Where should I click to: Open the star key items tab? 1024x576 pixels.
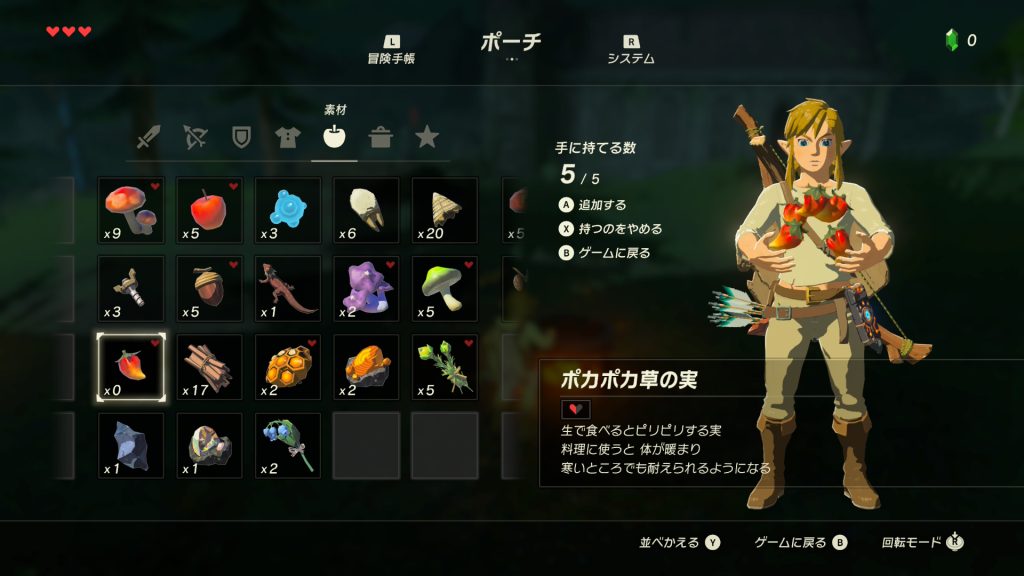pos(427,137)
